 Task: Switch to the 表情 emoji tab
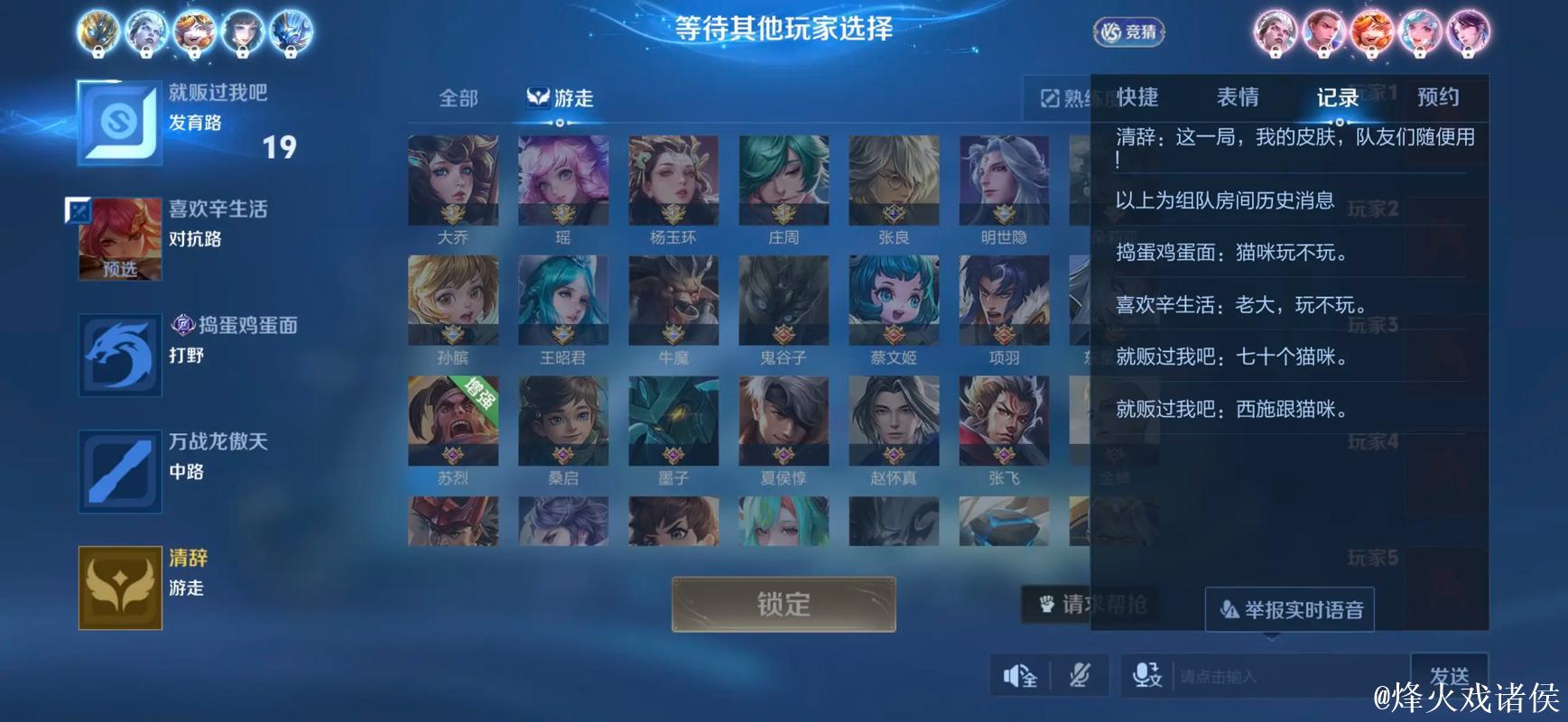1239,97
